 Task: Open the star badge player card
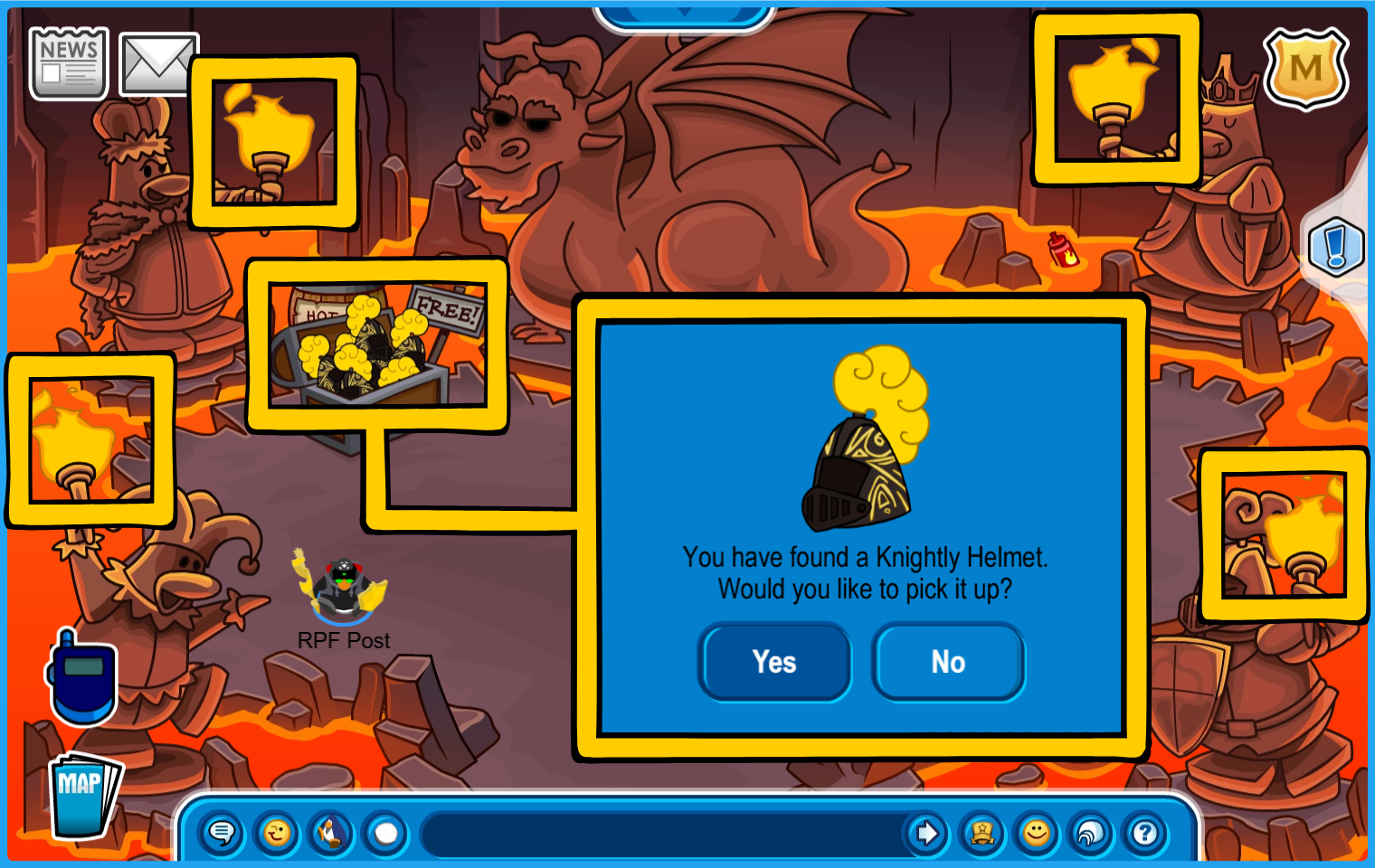coord(981,833)
